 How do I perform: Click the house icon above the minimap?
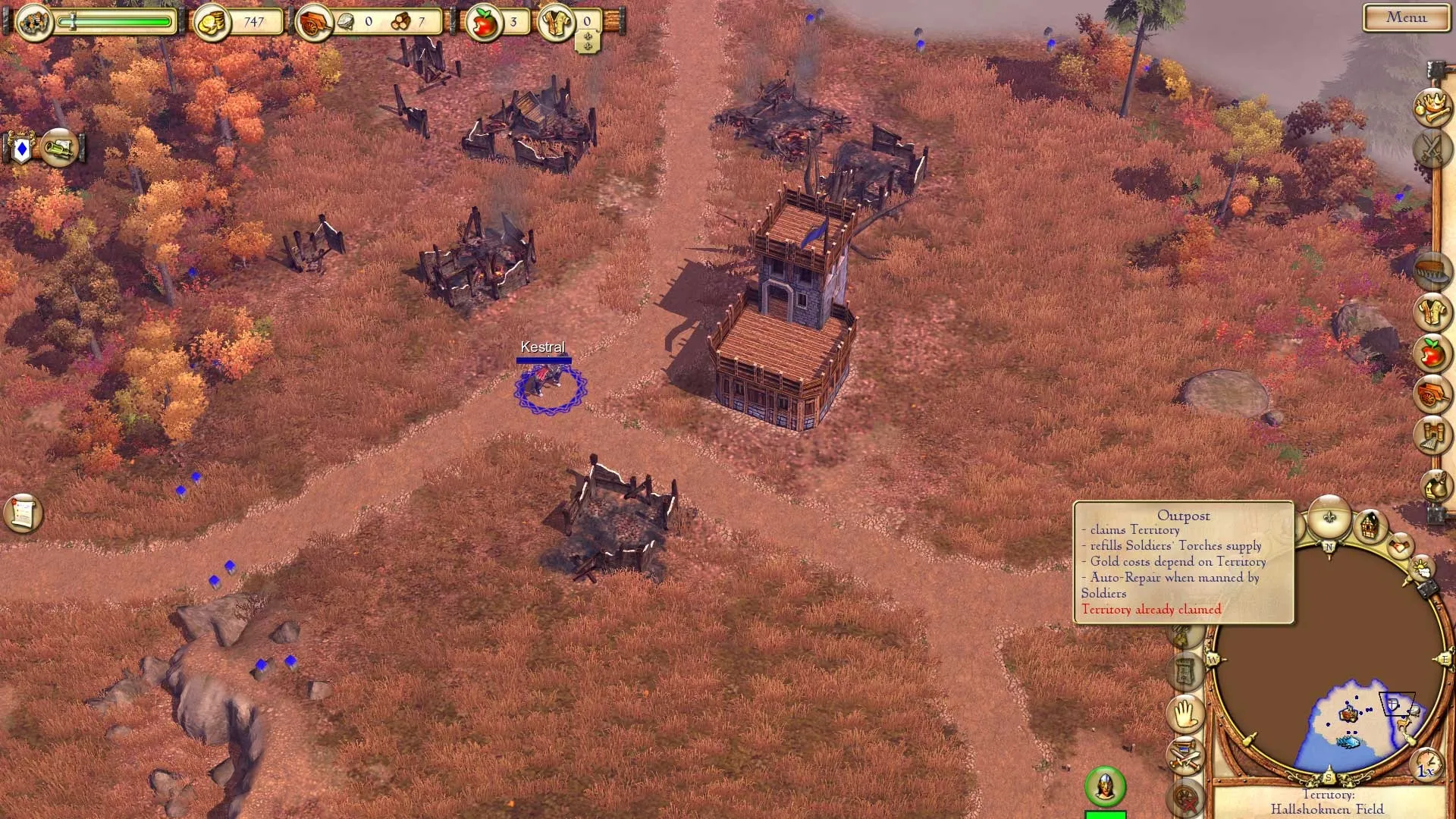[x=1370, y=525]
